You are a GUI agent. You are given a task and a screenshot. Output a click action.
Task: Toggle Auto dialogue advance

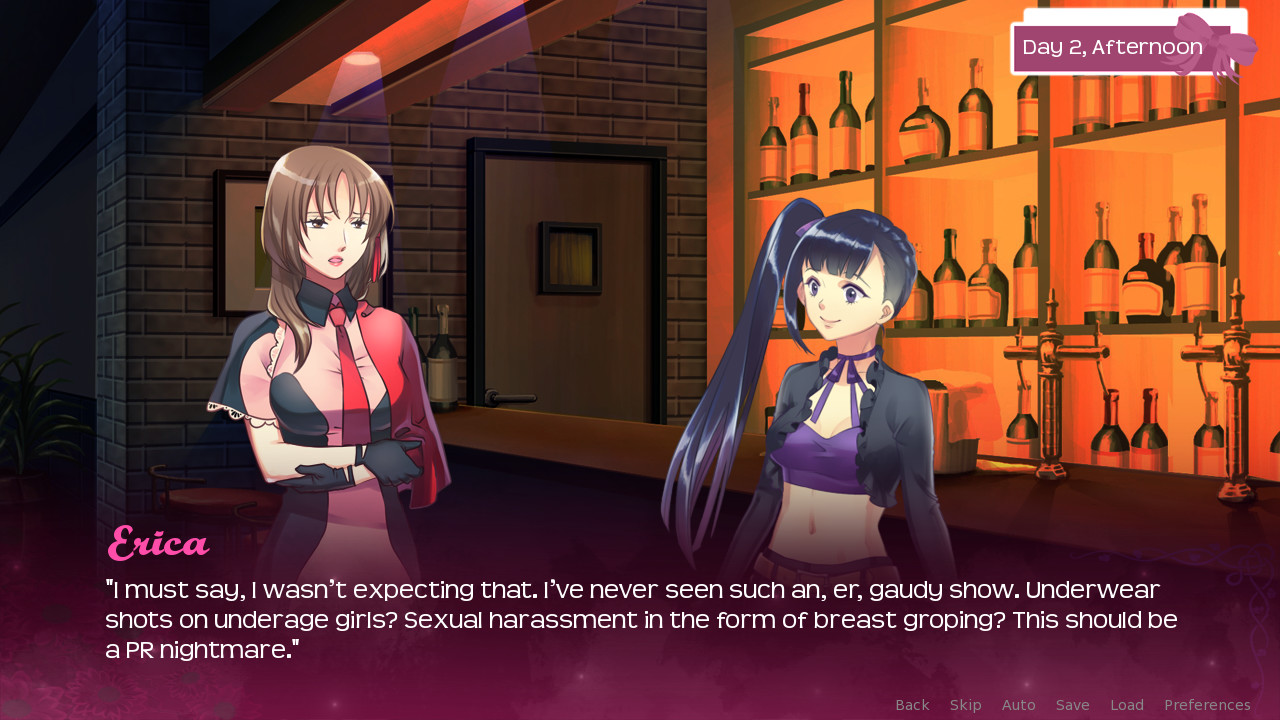1018,705
